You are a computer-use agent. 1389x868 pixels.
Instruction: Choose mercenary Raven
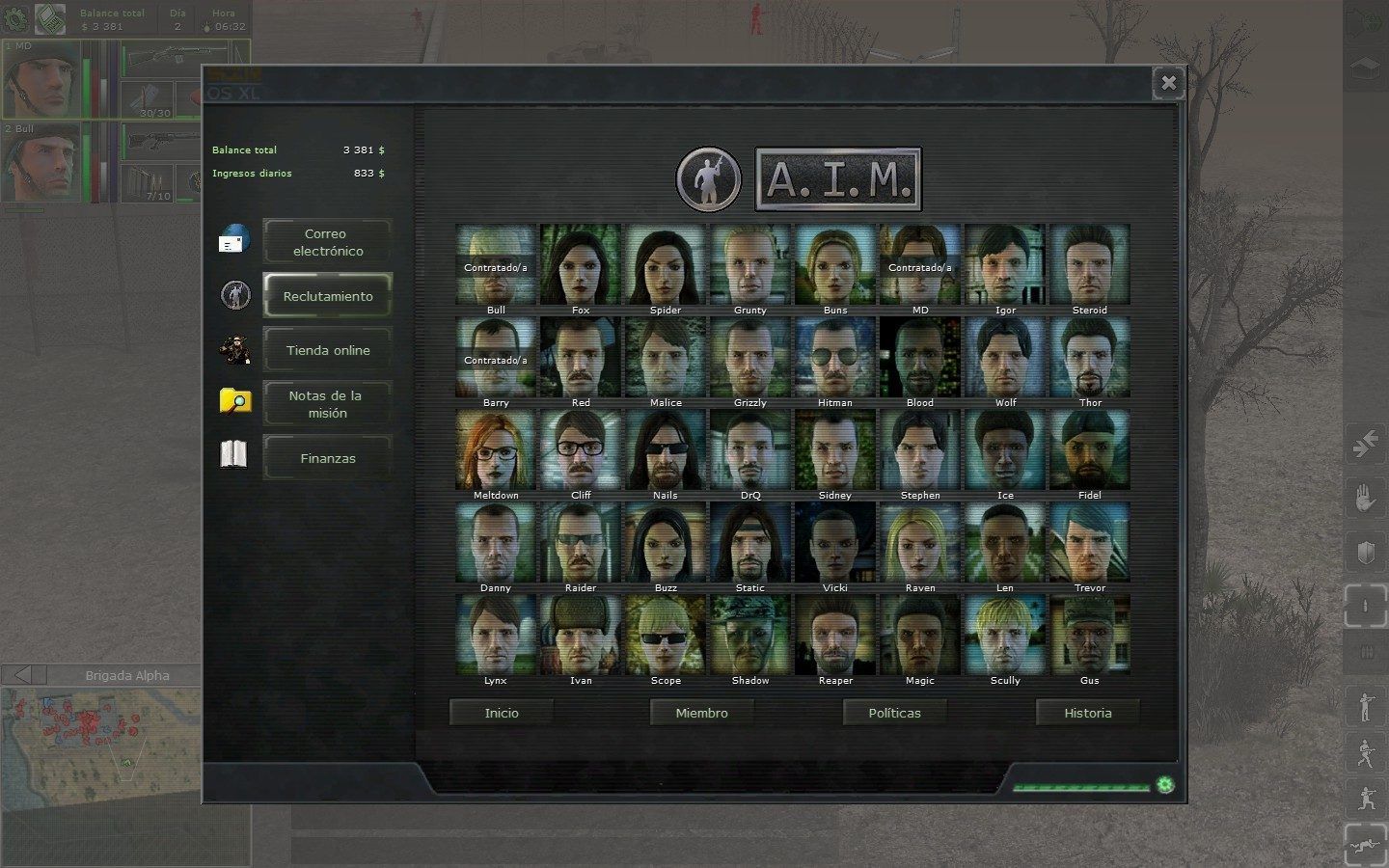pos(920,542)
